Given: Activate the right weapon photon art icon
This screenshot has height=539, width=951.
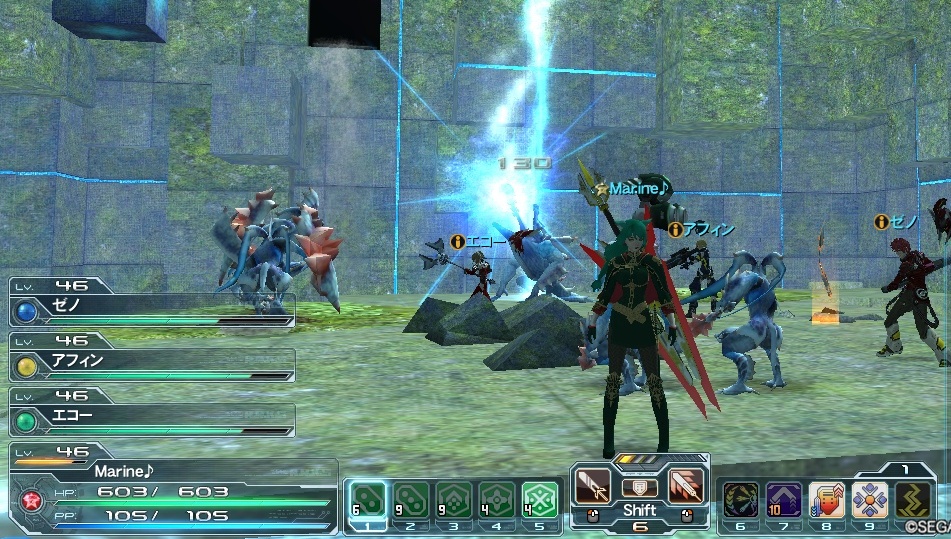Looking at the screenshot, I should 685,486.
